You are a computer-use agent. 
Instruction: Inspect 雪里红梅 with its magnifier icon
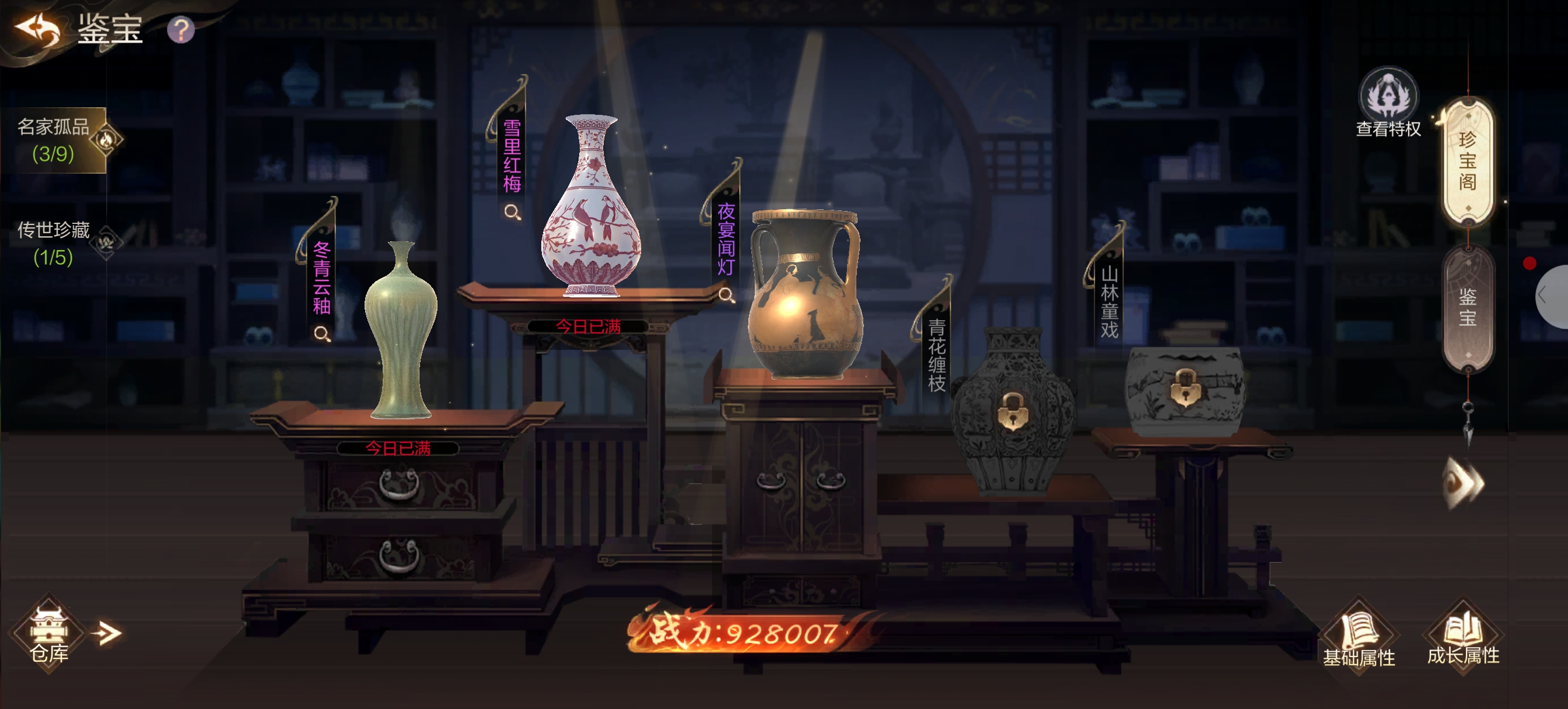(513, 212)
